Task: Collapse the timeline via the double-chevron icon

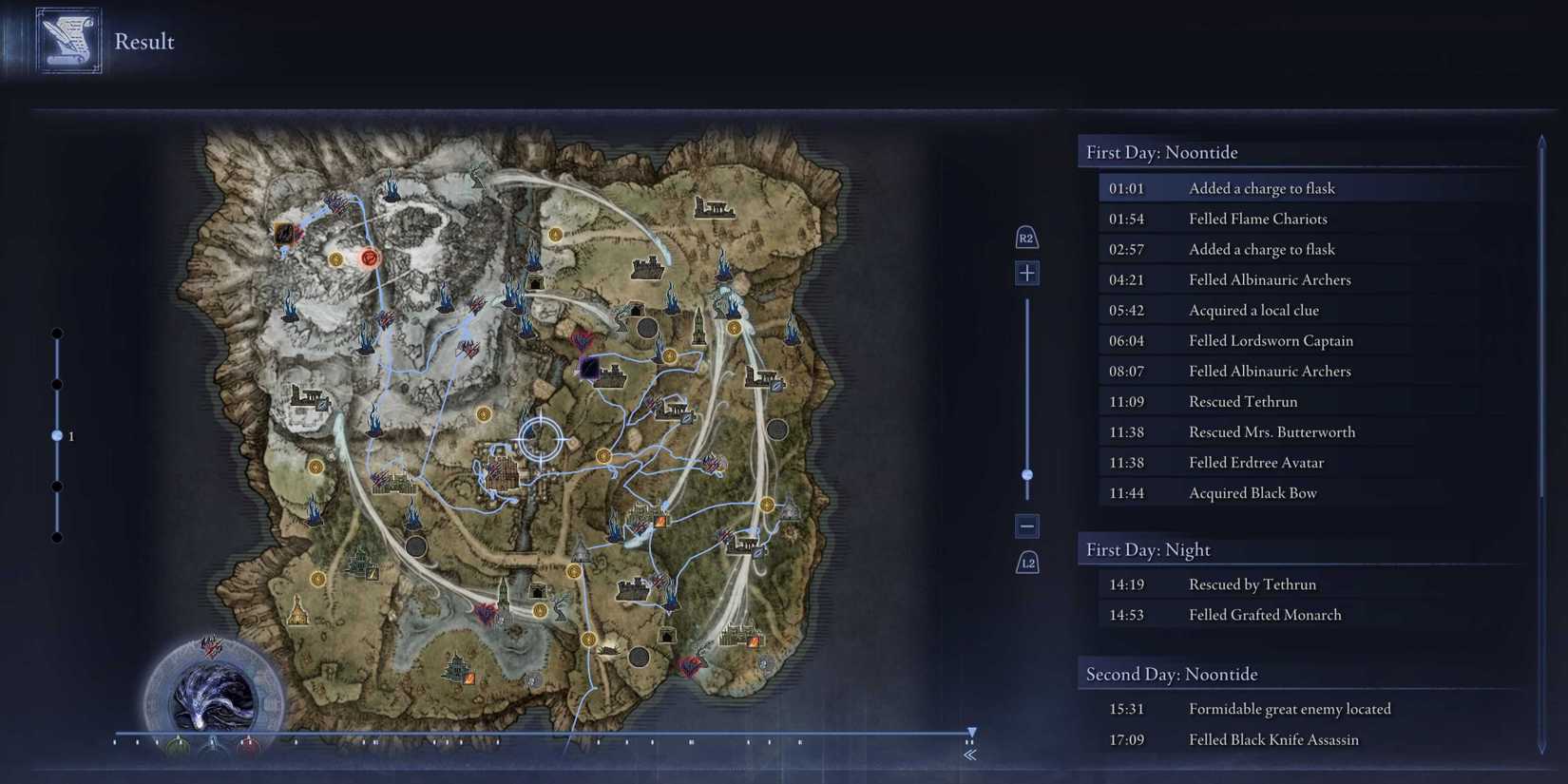Action: point(970,755)
